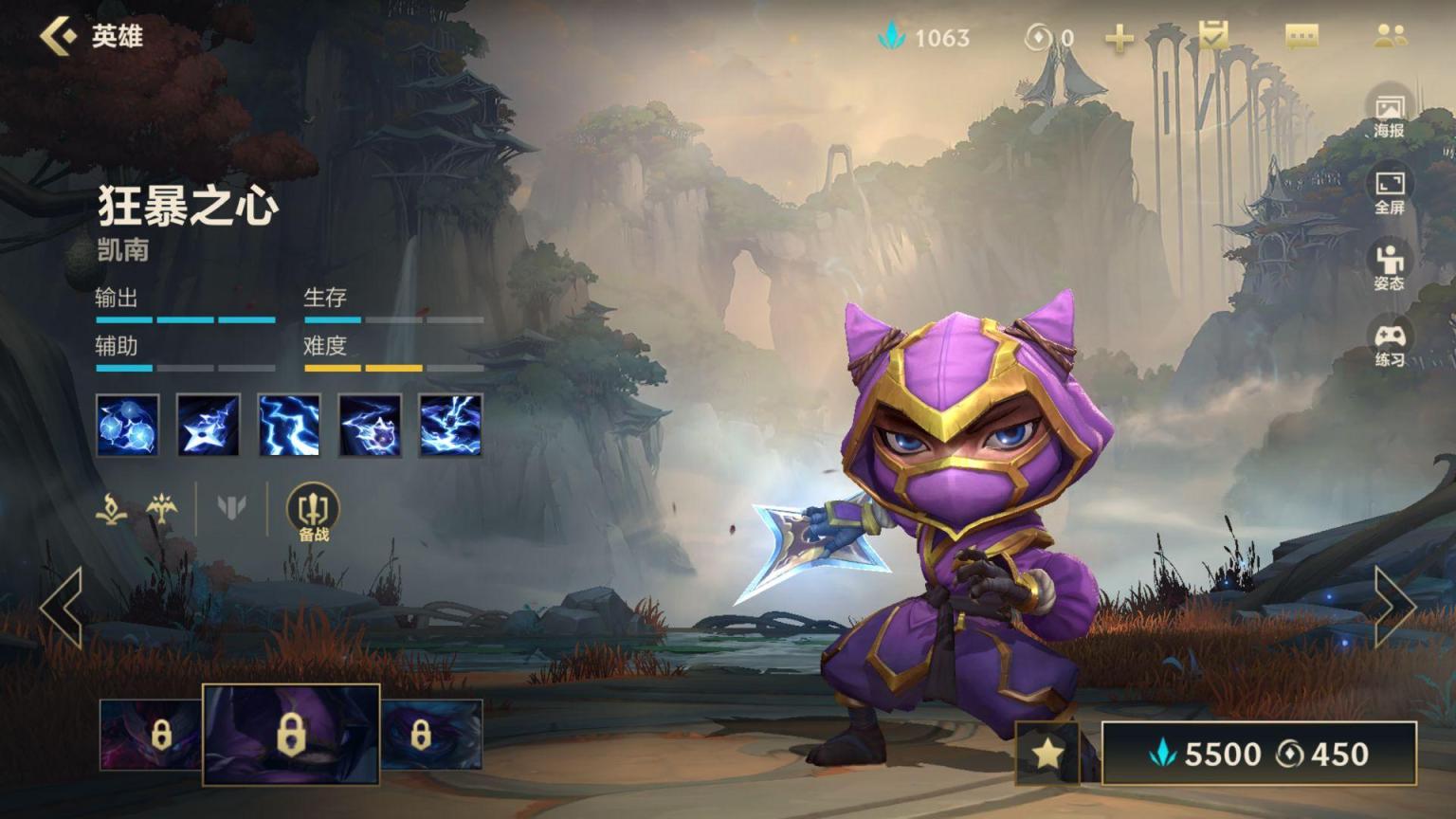Select the lightning storm ultimate ability icon
Viewport: 1456px width, 819px height.
(450, 426)
